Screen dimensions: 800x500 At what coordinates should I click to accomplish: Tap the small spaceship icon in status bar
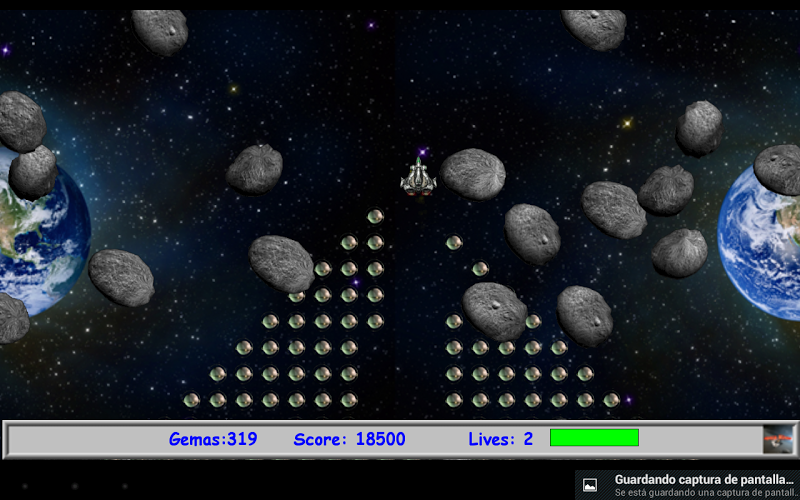(x=778, y=439)
